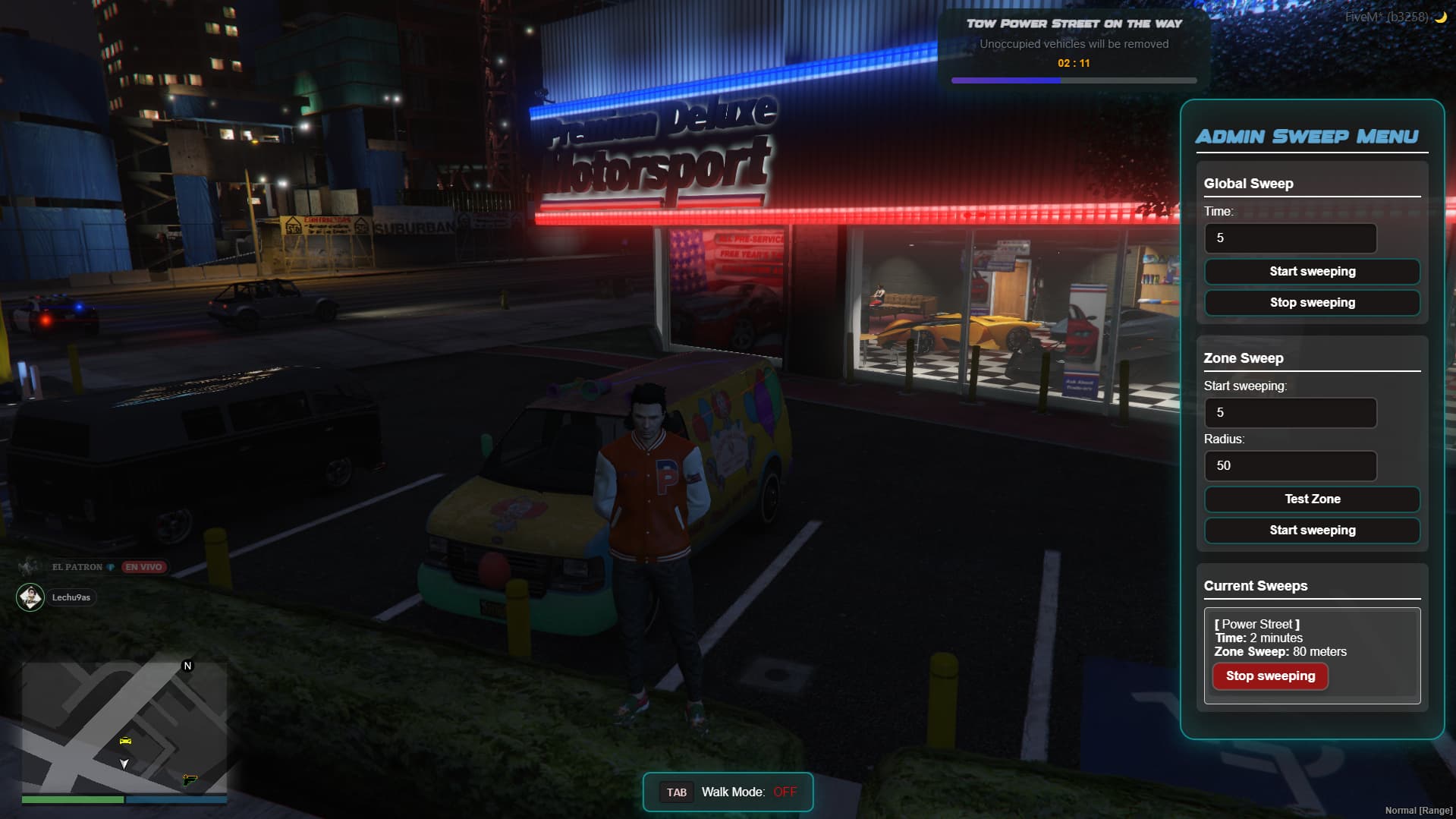Start sweeping in the Zone Sweep section
Viewport: 1456px width, 819px height.
pos(1312,531)
